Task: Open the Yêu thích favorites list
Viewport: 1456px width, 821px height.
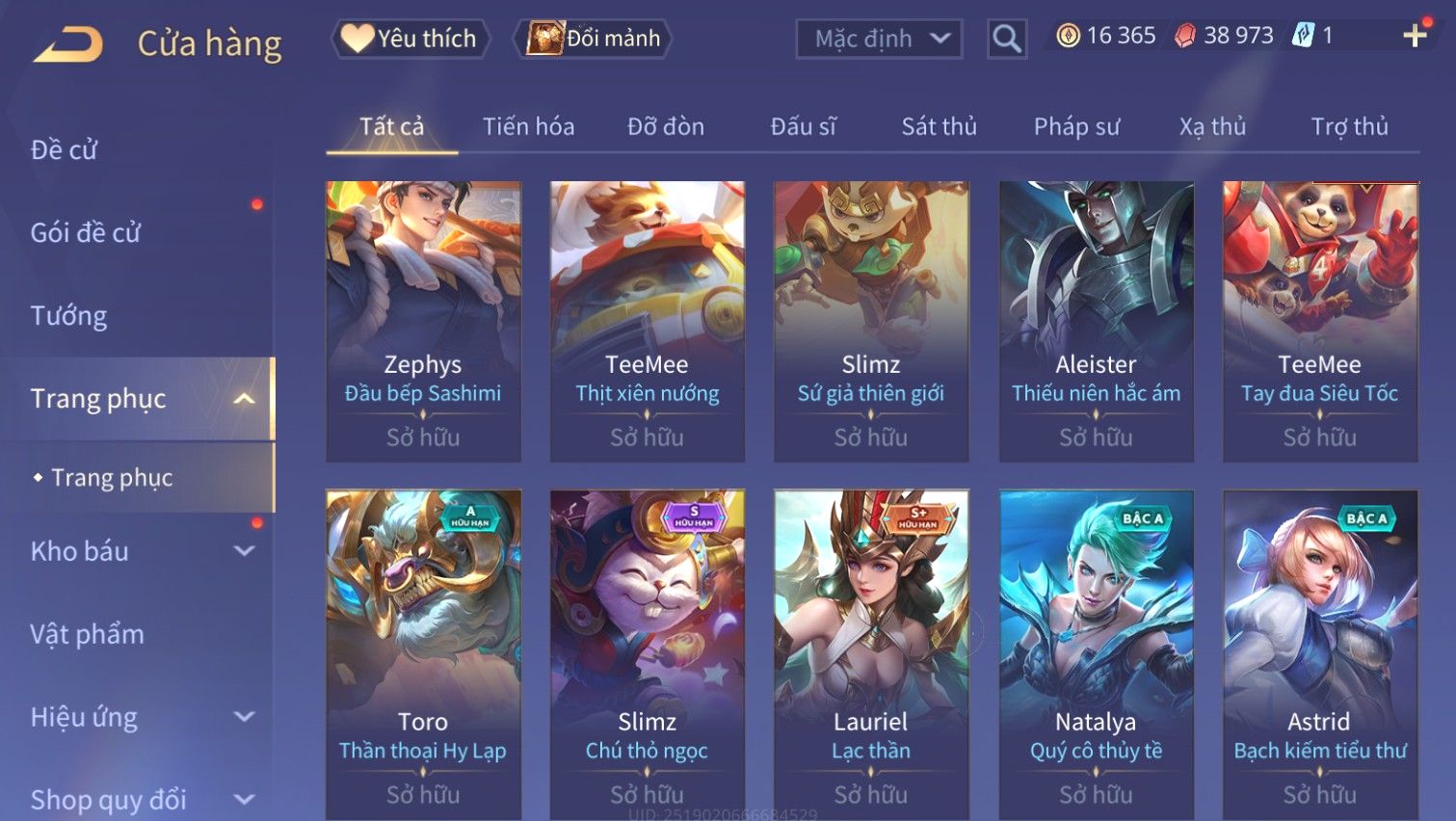Action: pos(411,39)
